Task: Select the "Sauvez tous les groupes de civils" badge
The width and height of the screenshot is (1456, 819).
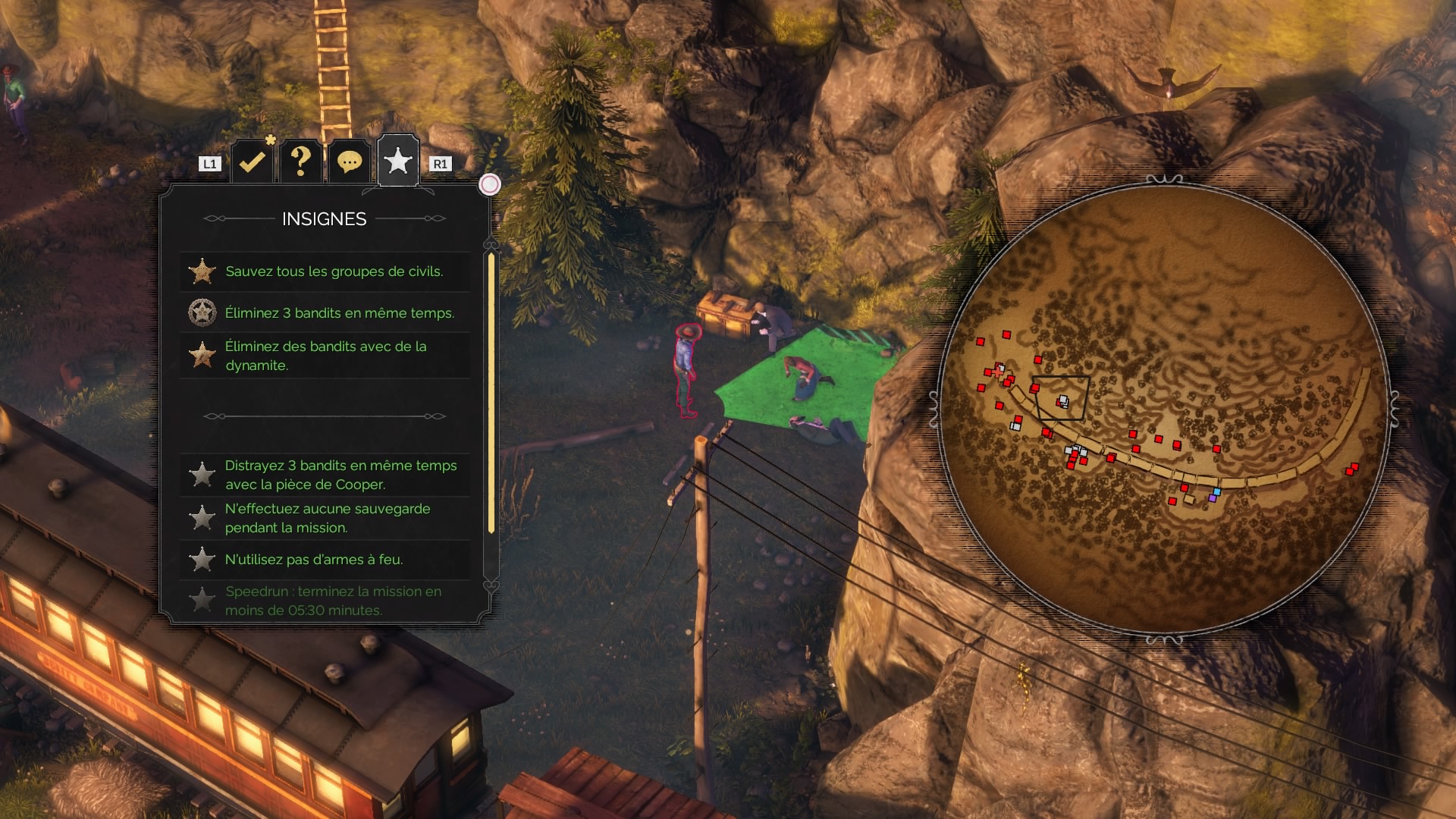Action: 325,271
